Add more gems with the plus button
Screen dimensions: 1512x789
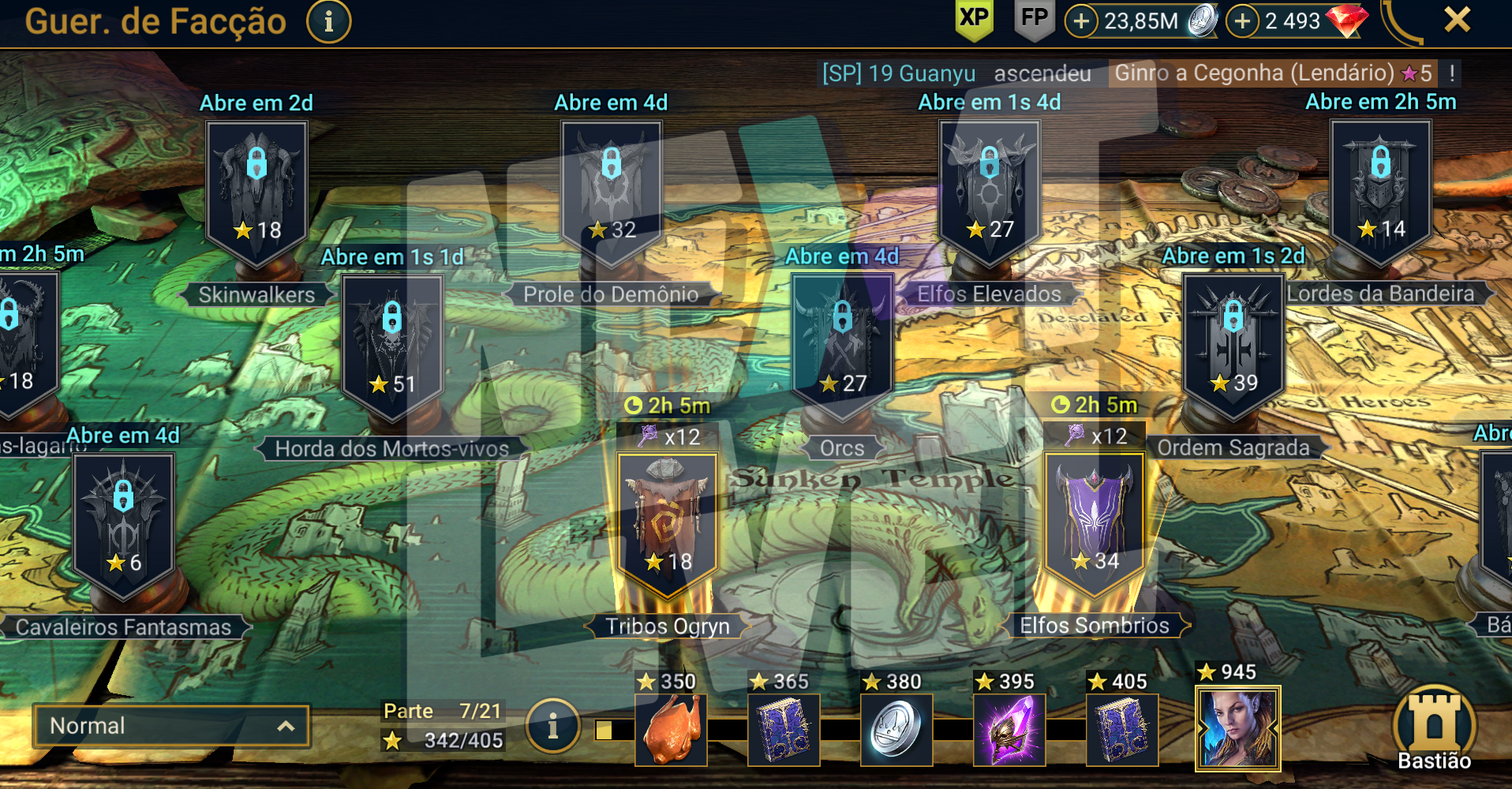click(x=1242, y=21)
